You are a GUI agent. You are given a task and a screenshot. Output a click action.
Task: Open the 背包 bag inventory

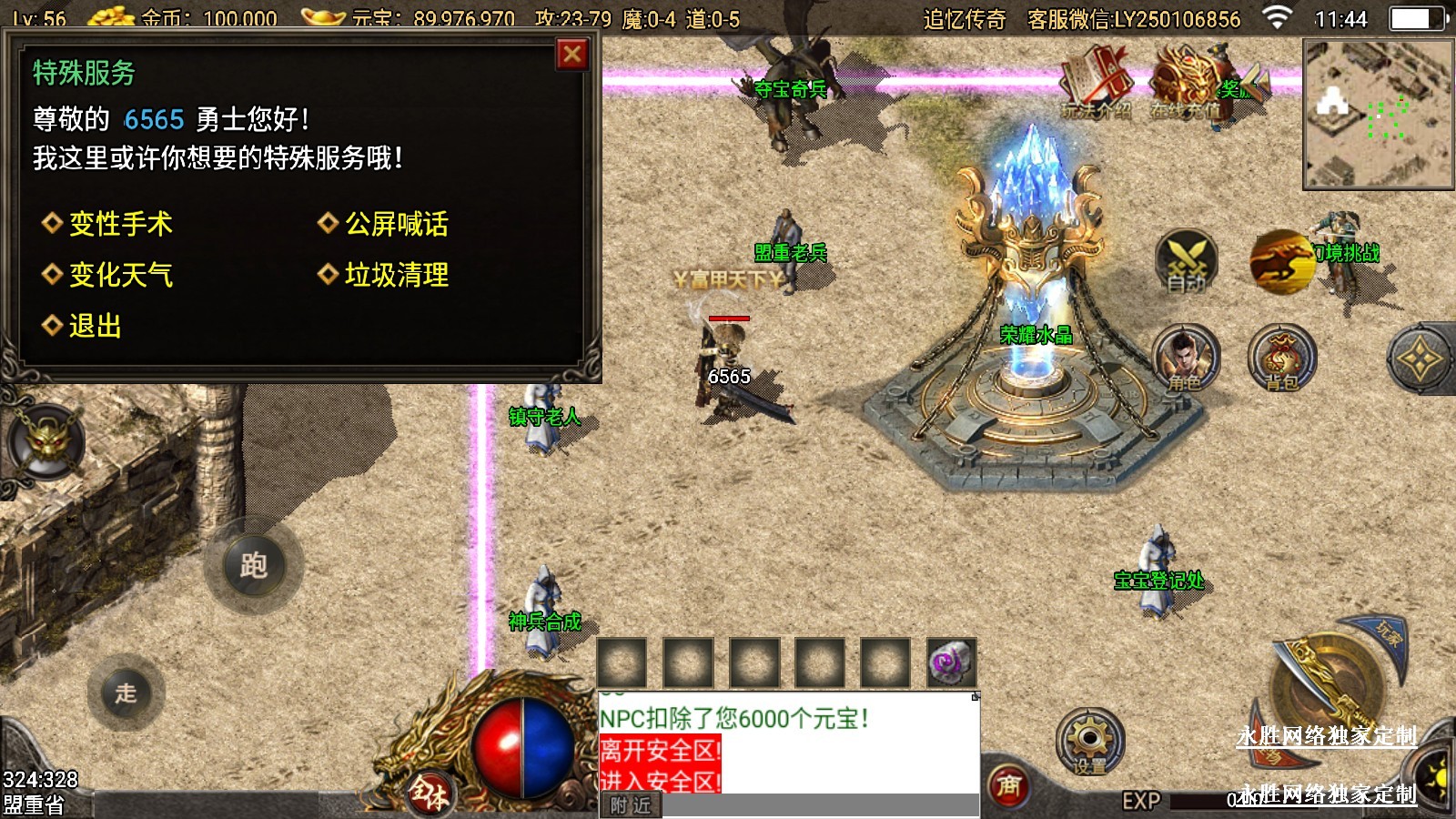[1281, 358]
